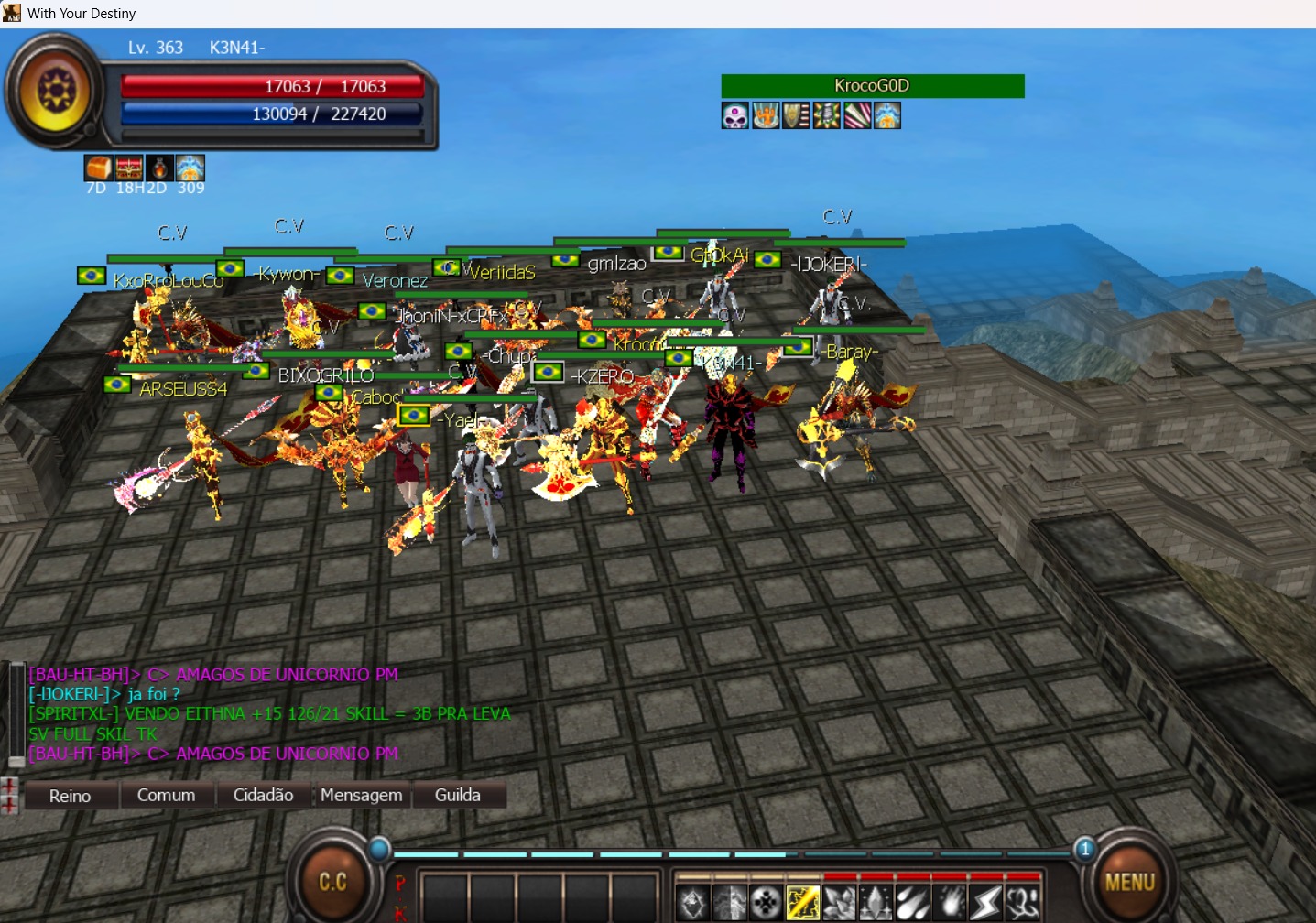This screenshot has width=1316, height=923.
Task: Click the red treasure chest buff icon
Action: (x=129, y=168)
